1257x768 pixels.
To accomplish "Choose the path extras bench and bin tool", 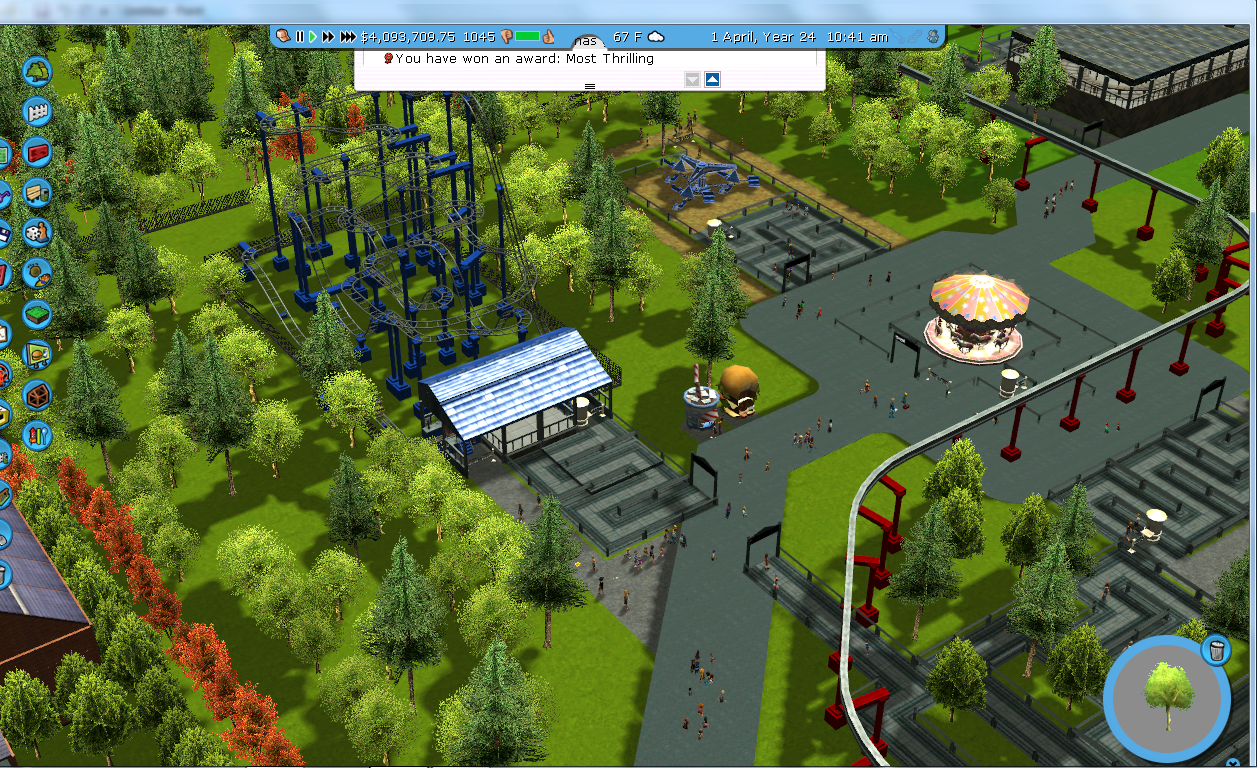I will pos(37,192).
